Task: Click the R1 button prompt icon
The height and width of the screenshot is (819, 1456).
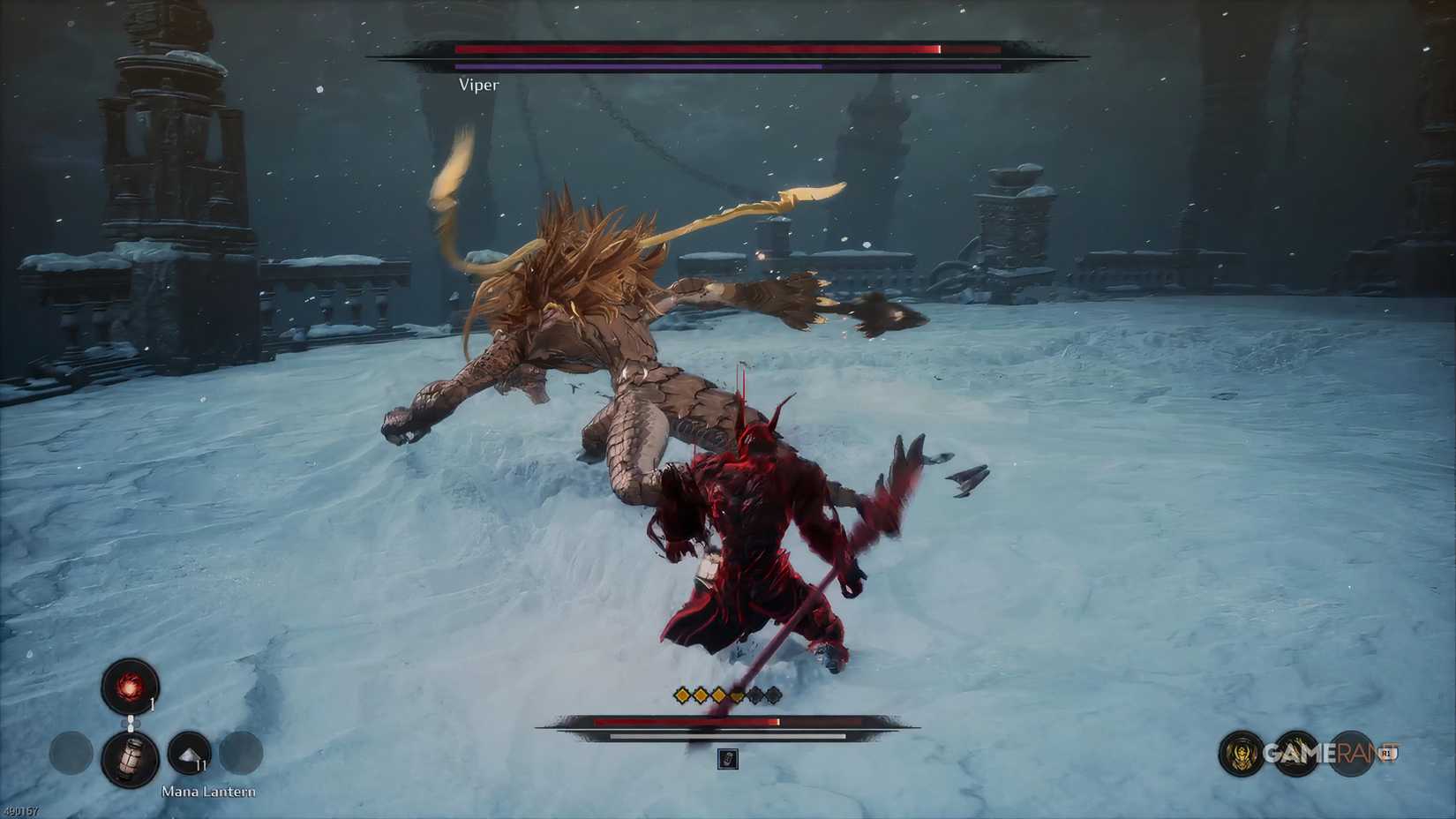Action: [x=1387, y=752]
